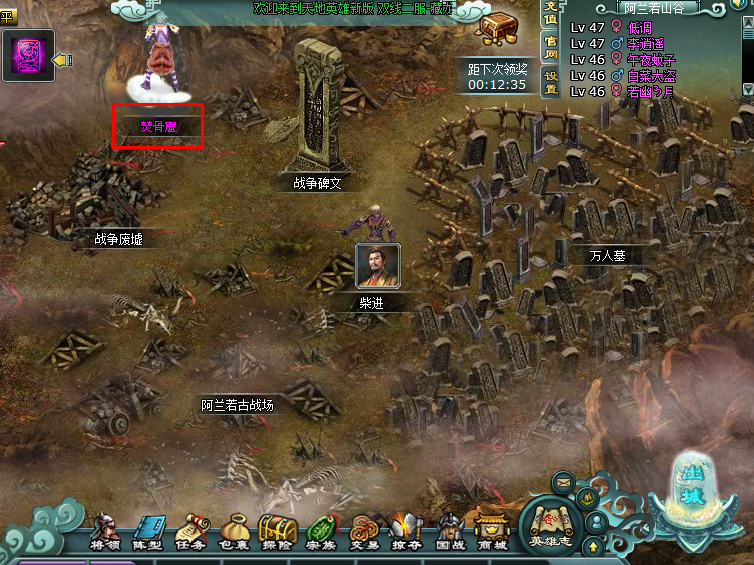
Task: Open the 国战 nation war menu
Action: pos(448,531)
